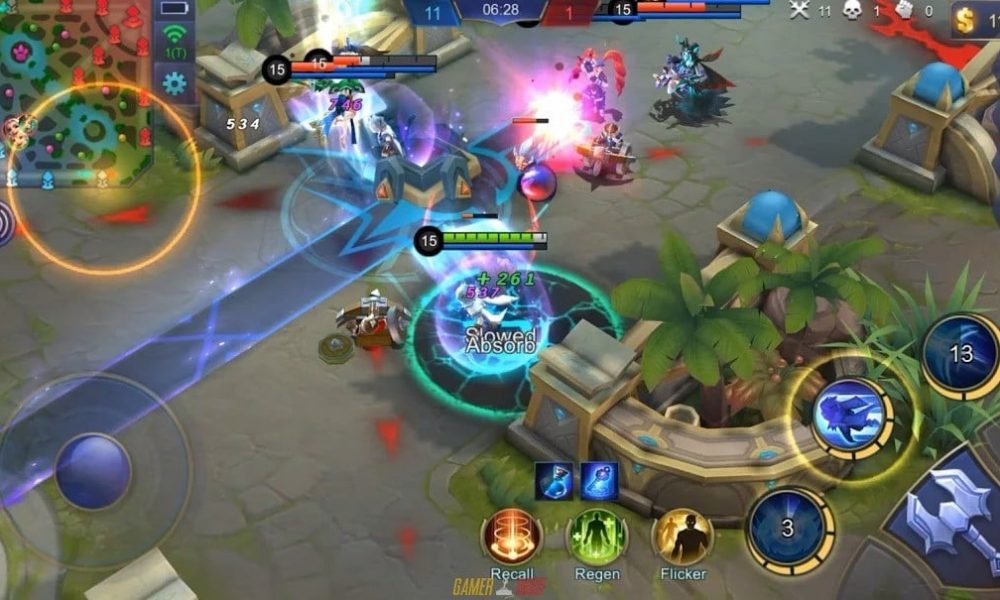This screenshot has width=1000, height=600.
Task: Select the skill showing 13 cooldown
Action: coord(961,354)
